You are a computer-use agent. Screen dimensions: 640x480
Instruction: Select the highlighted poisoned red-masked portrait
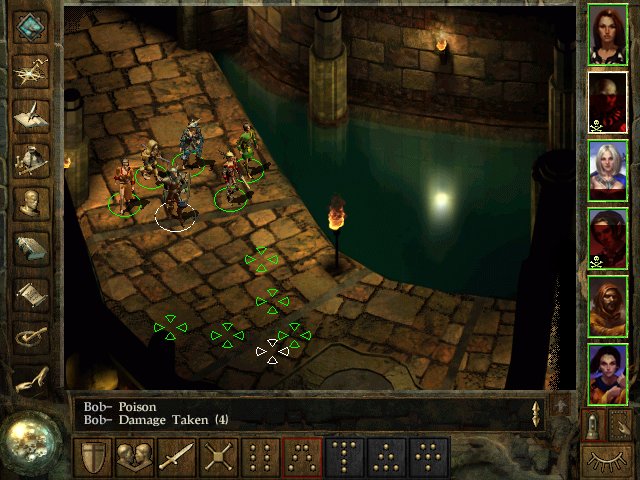tap(607, 102)
